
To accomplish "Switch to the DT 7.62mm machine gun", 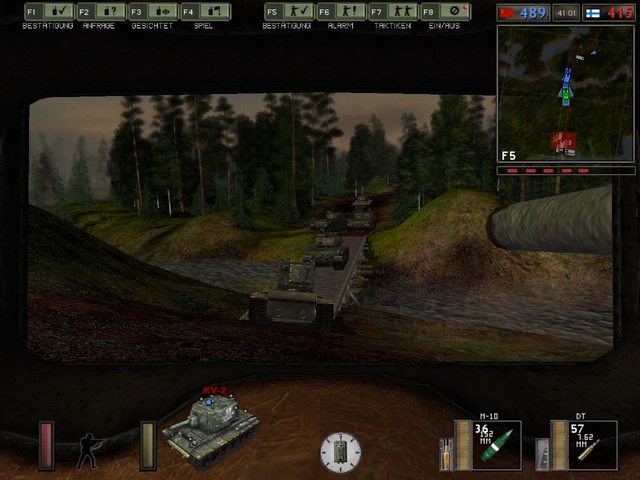I will [x=583, y=445].
